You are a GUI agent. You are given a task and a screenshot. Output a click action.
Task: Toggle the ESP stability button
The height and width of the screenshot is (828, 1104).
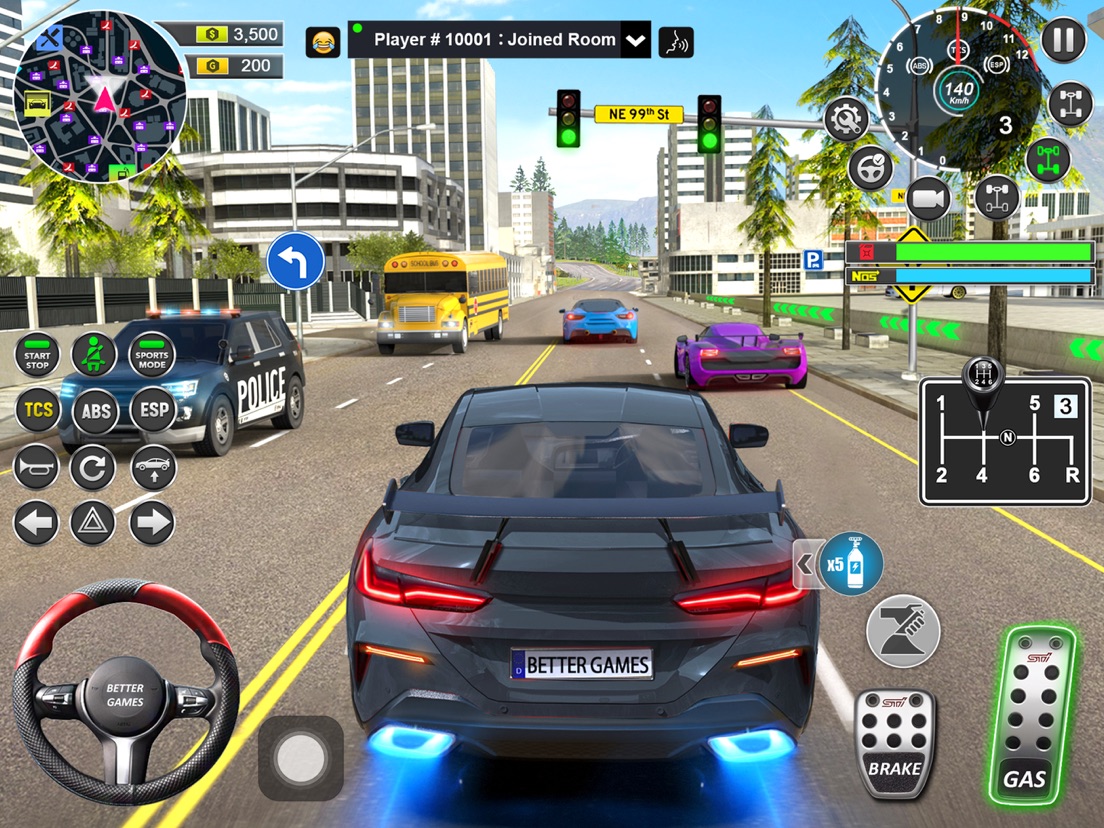click(152, 410)
